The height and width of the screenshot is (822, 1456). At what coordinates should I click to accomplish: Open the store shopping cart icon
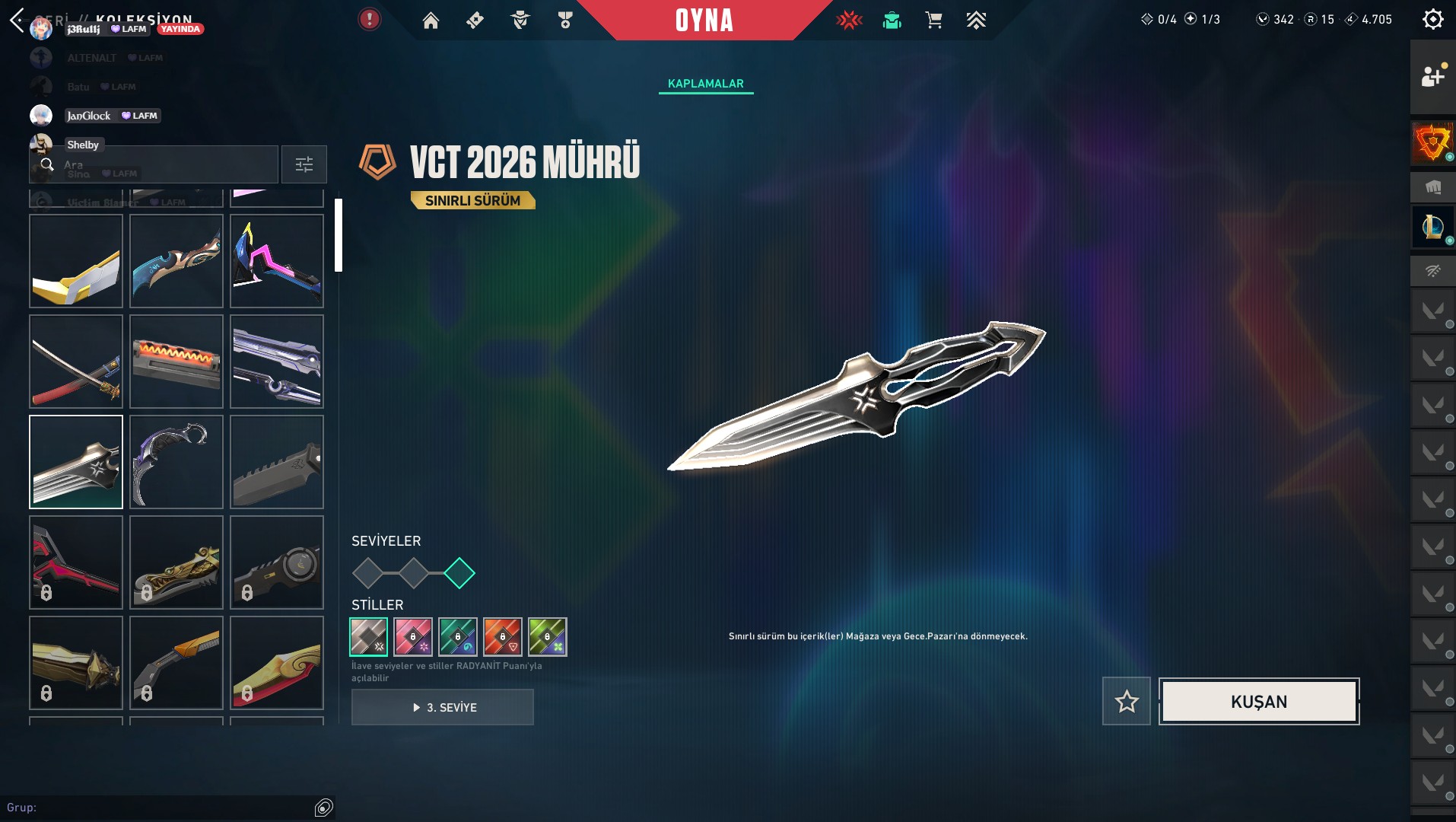coord(933,21)
